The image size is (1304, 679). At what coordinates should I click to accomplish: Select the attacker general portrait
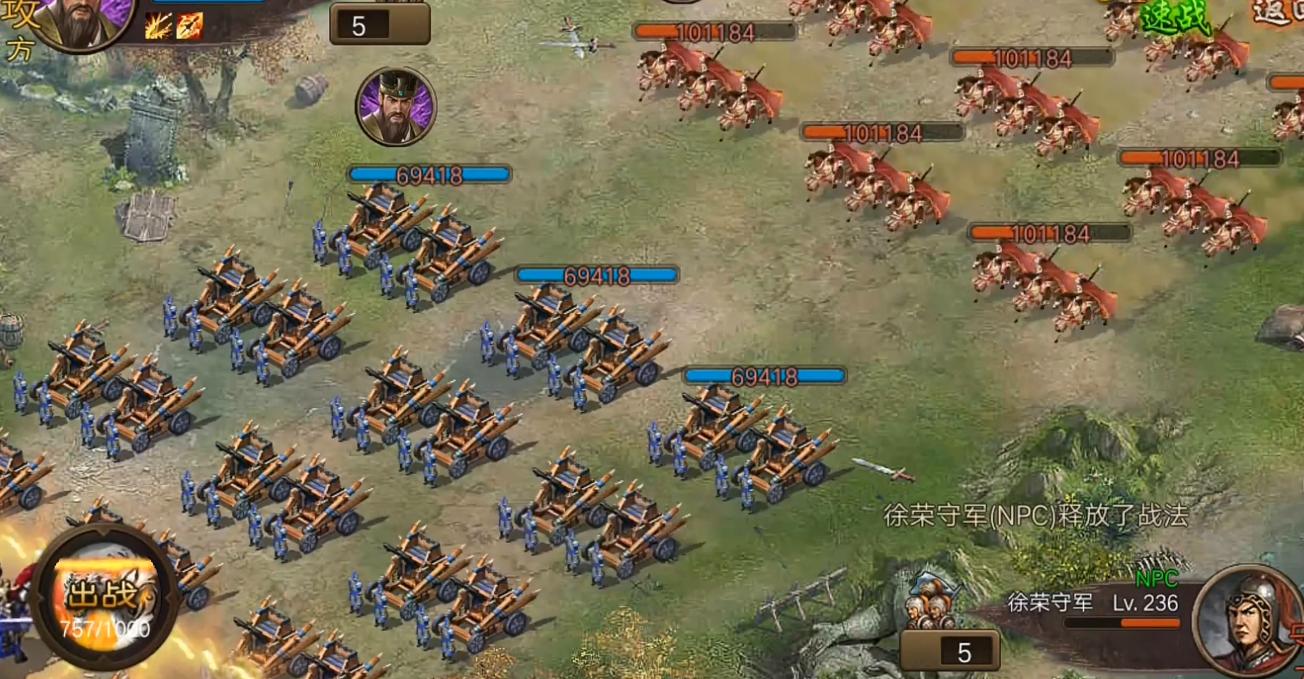click(83, 20)
